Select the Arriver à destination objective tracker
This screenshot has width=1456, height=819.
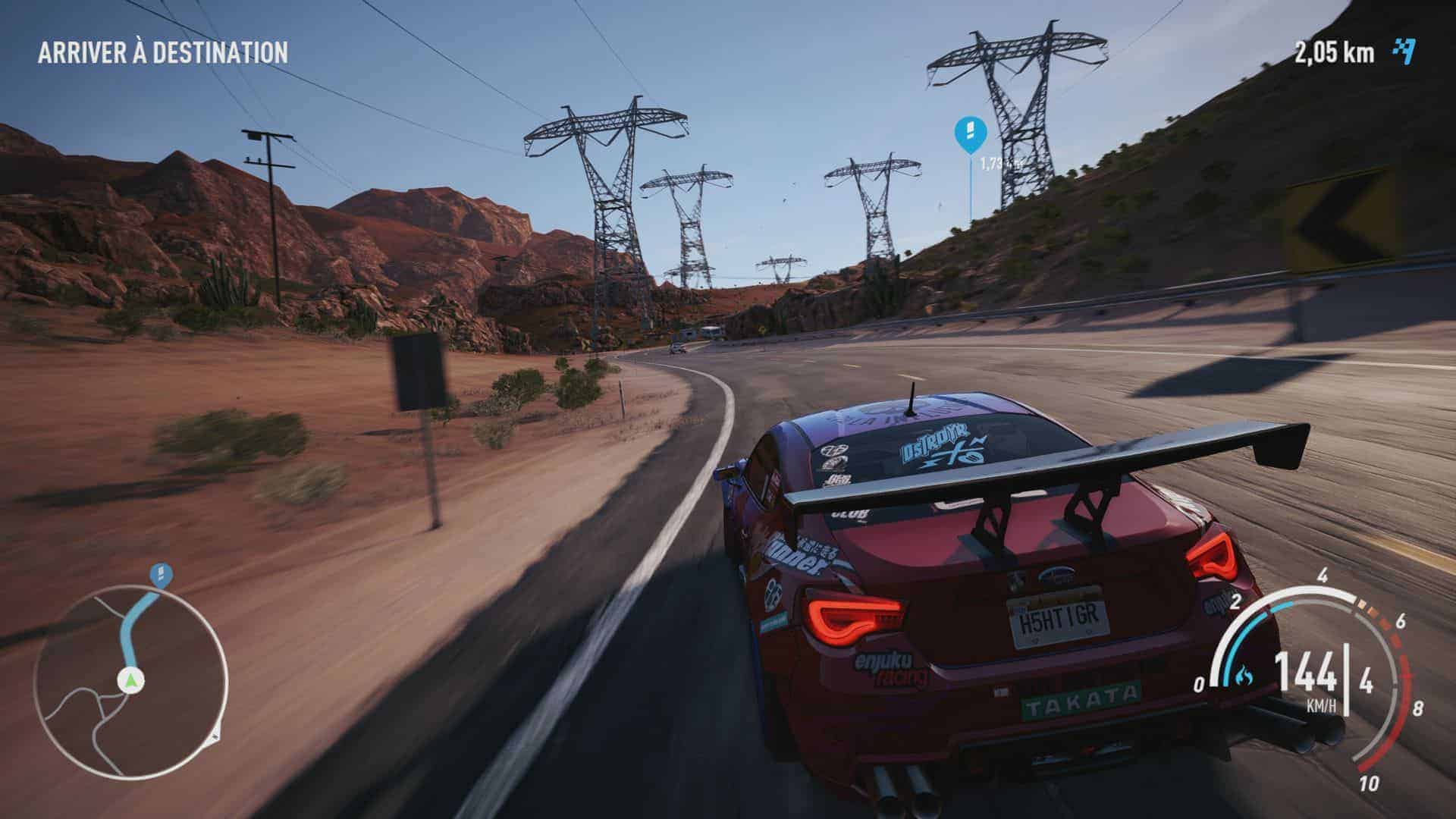pos(163,52)
